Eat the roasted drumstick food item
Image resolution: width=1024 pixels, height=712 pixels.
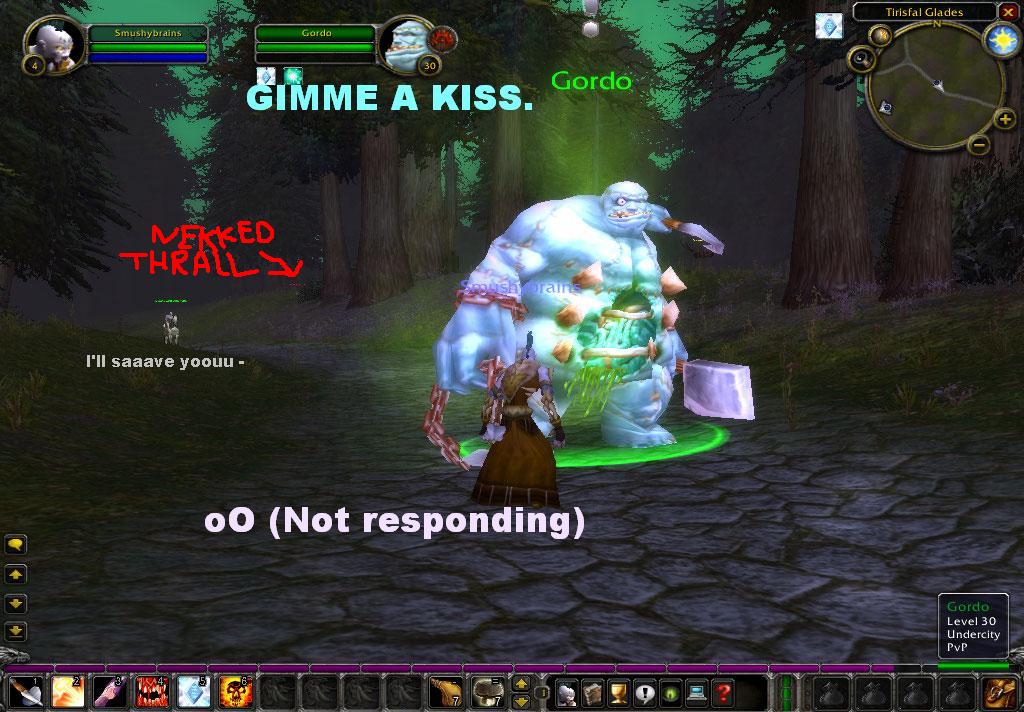pyautogui.click(x=446, y=691)
